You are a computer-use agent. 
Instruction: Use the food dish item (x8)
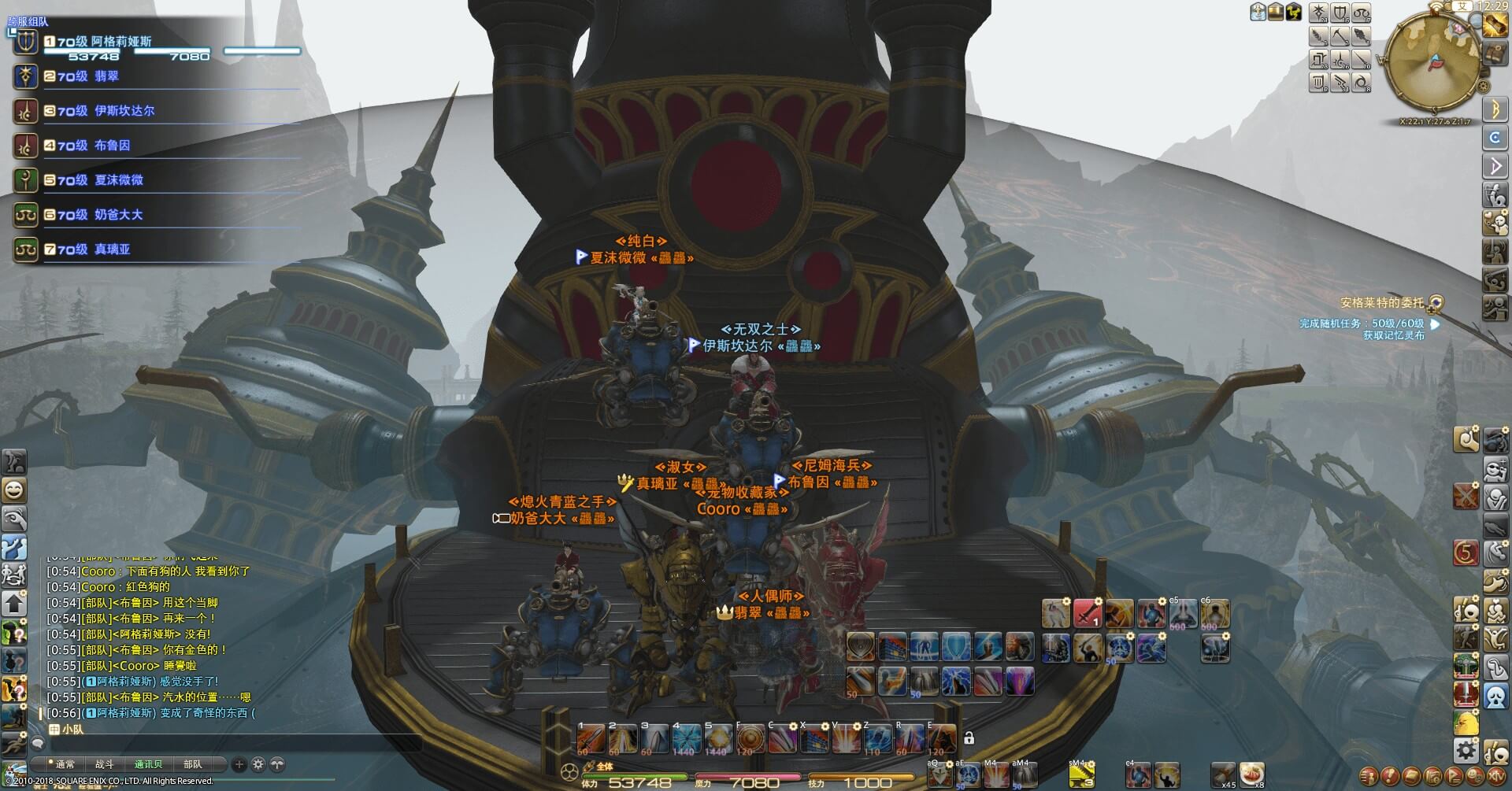click(1251, 774)
